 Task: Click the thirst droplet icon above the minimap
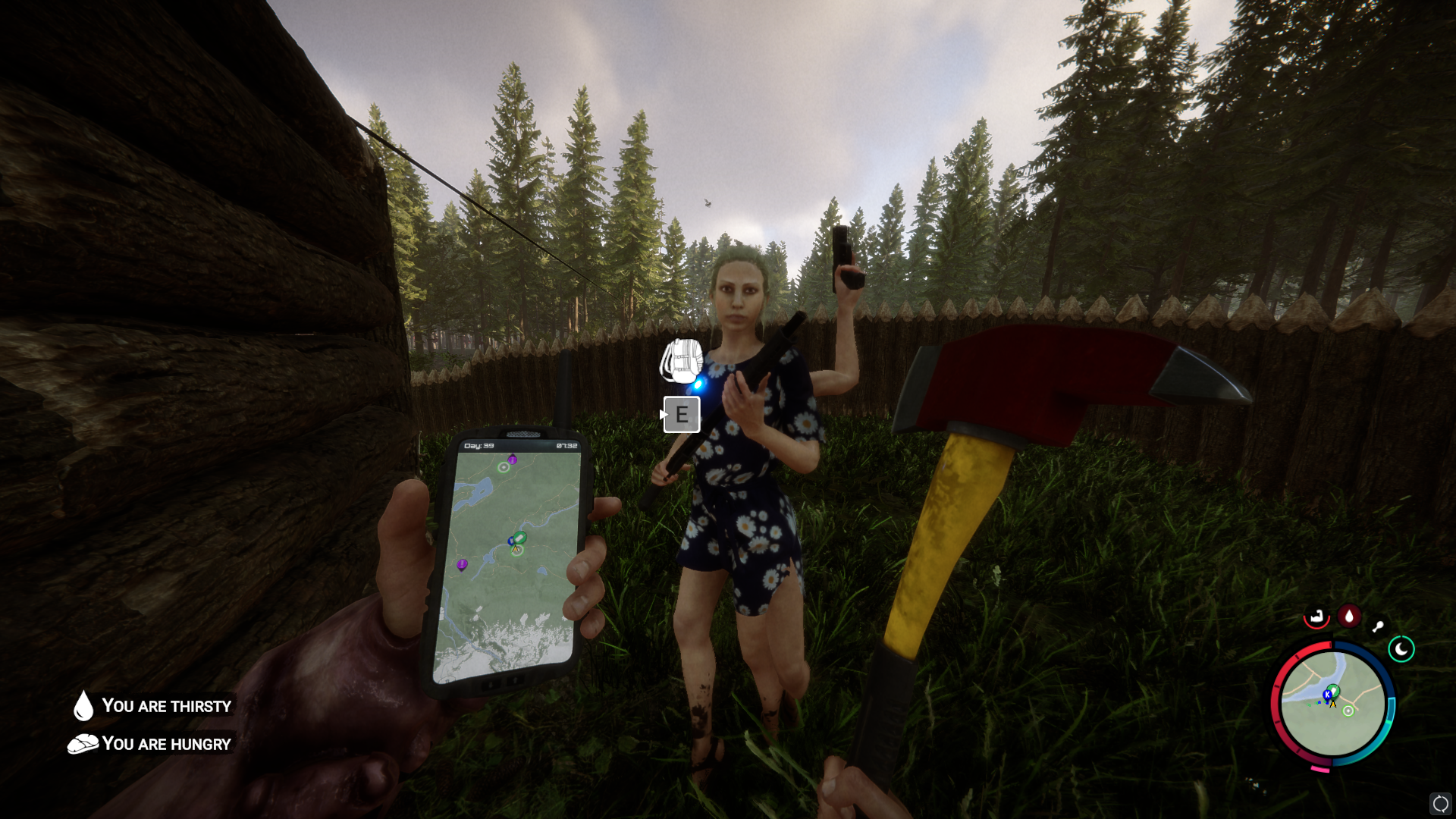coord(1349,615)
